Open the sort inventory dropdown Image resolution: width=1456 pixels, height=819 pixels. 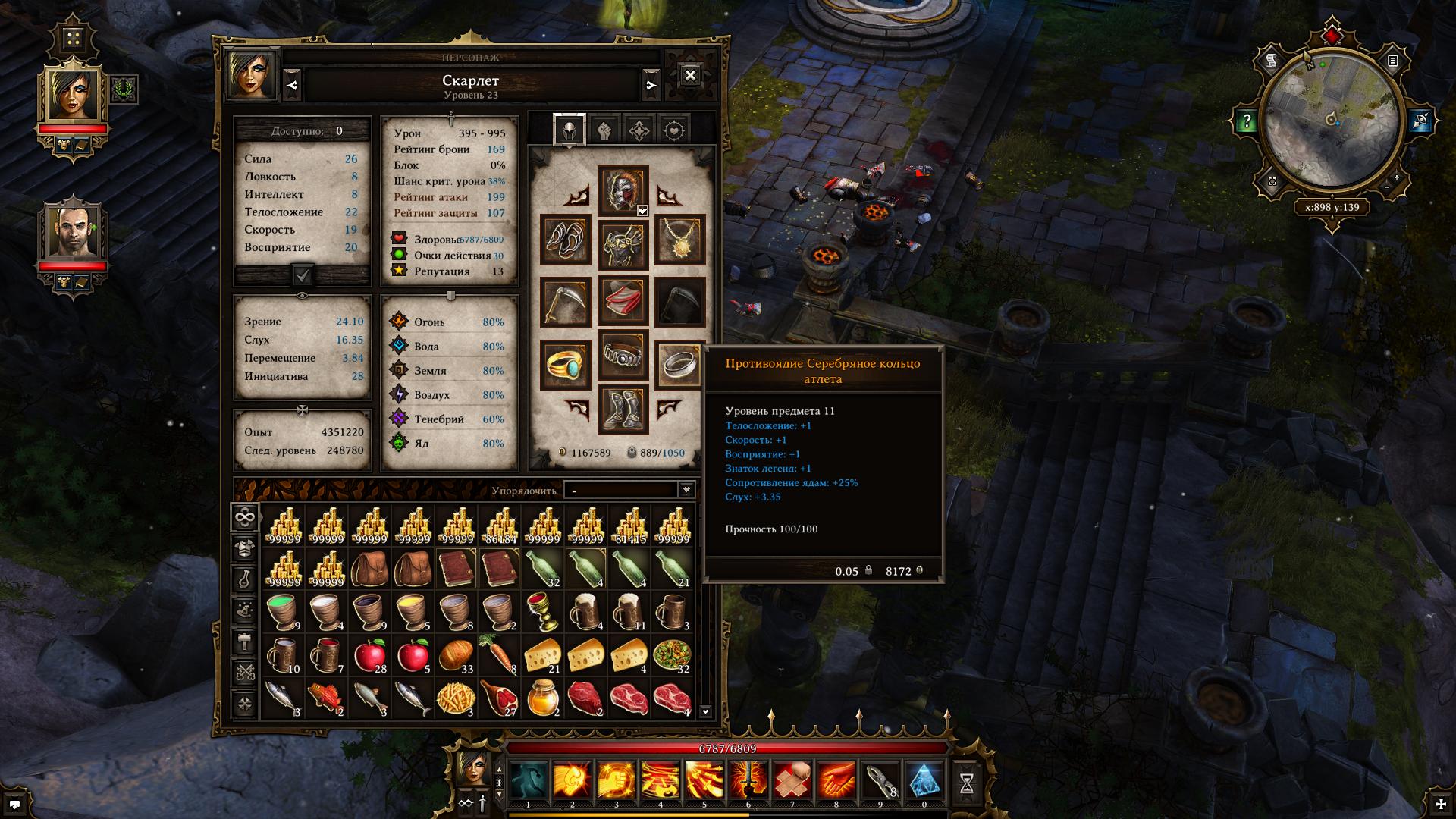pos(629,490)
